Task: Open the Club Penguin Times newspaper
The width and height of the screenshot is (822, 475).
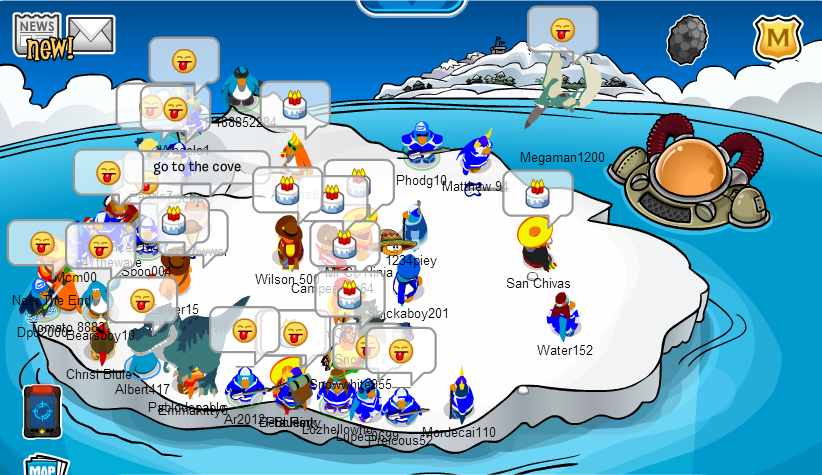Action: click(x=36, y=36)
